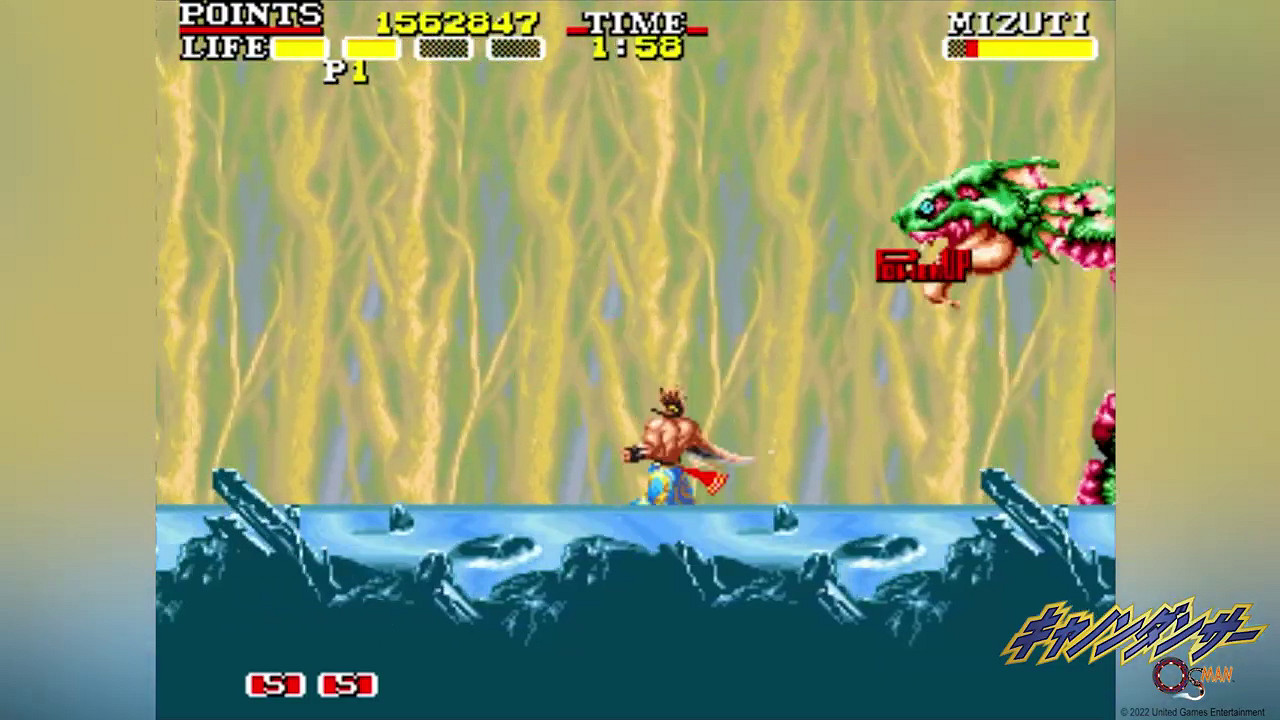Click the timer showing 1:58
The image size is (1280, 720).
(x=636, y=48)
